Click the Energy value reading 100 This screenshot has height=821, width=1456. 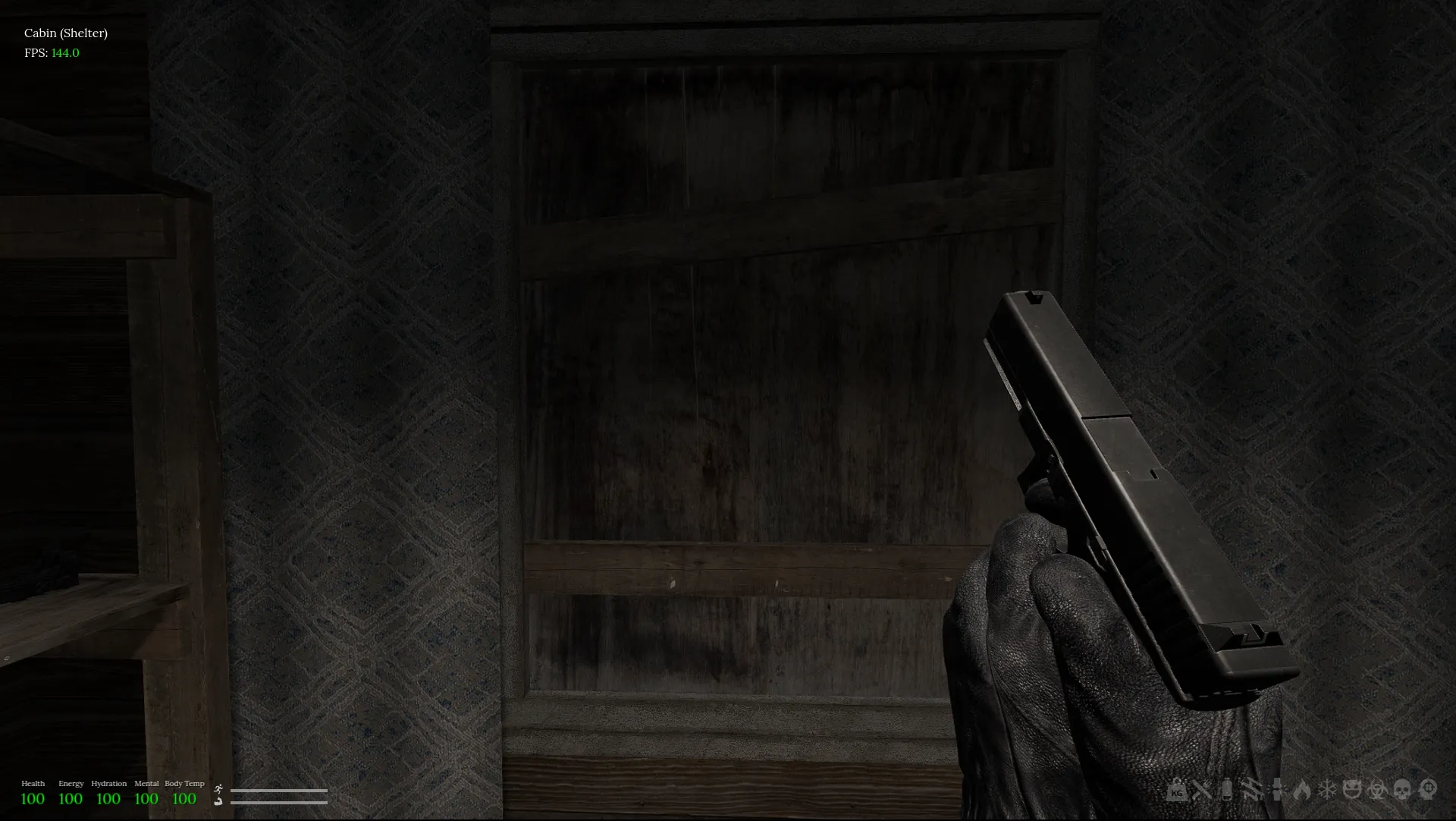click(71, 798)
